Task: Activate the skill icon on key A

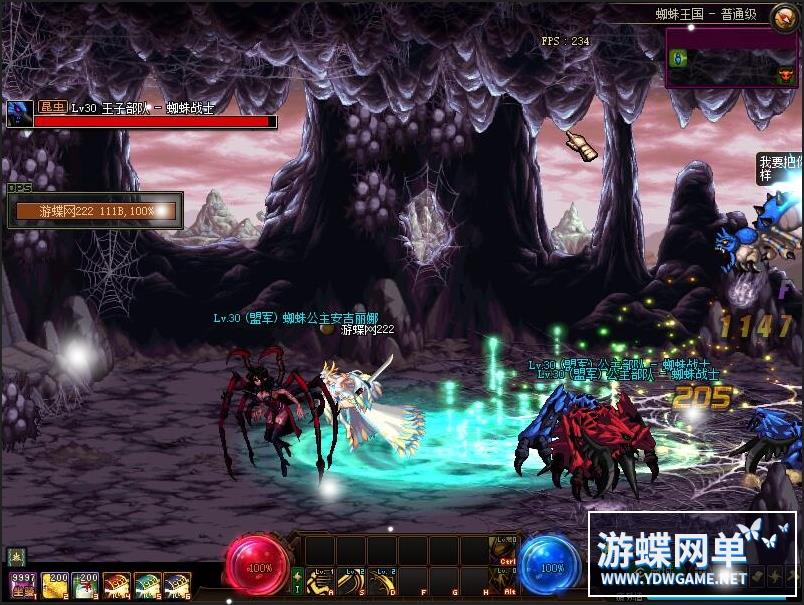Action: pos(320,581)
